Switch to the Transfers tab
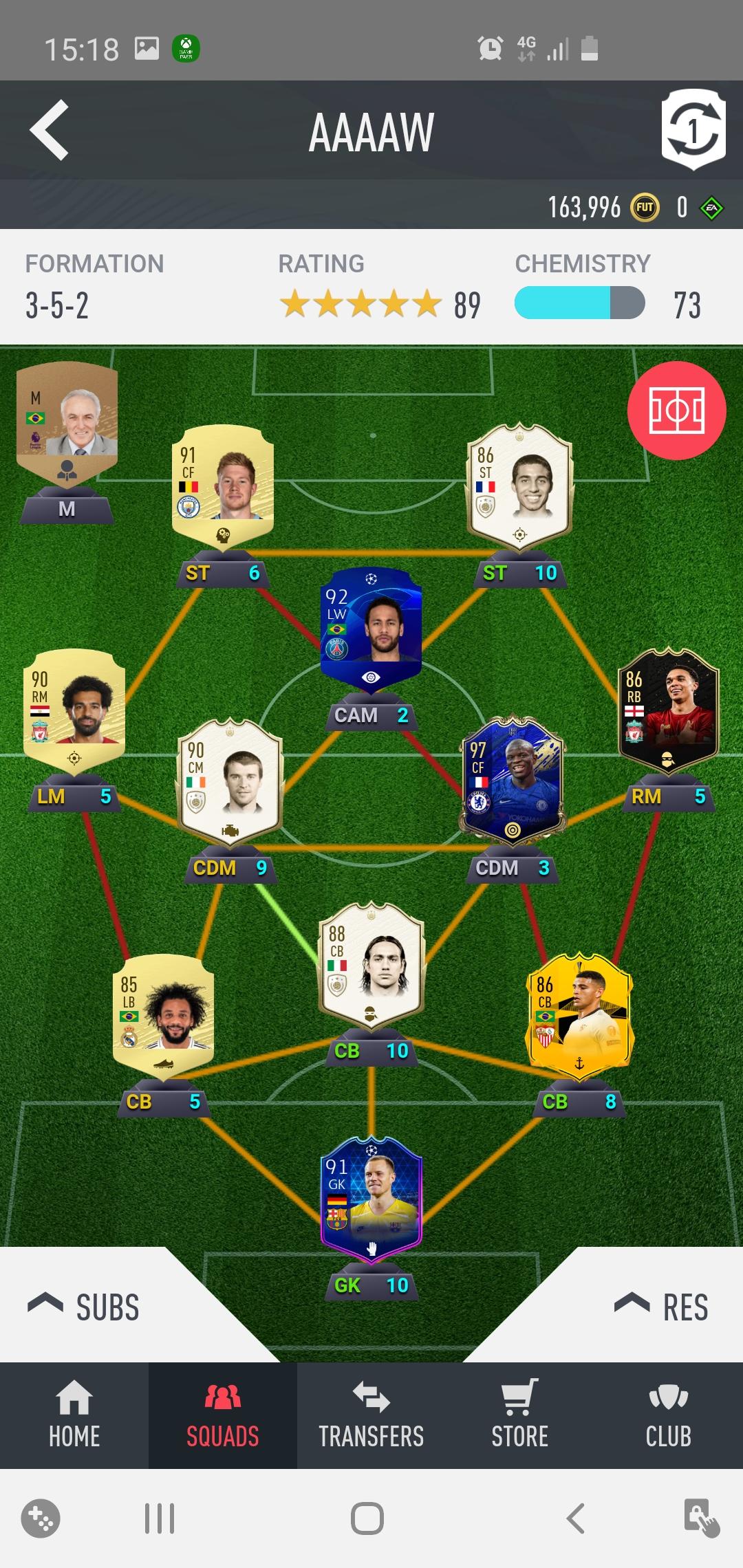 point(371,1416)
